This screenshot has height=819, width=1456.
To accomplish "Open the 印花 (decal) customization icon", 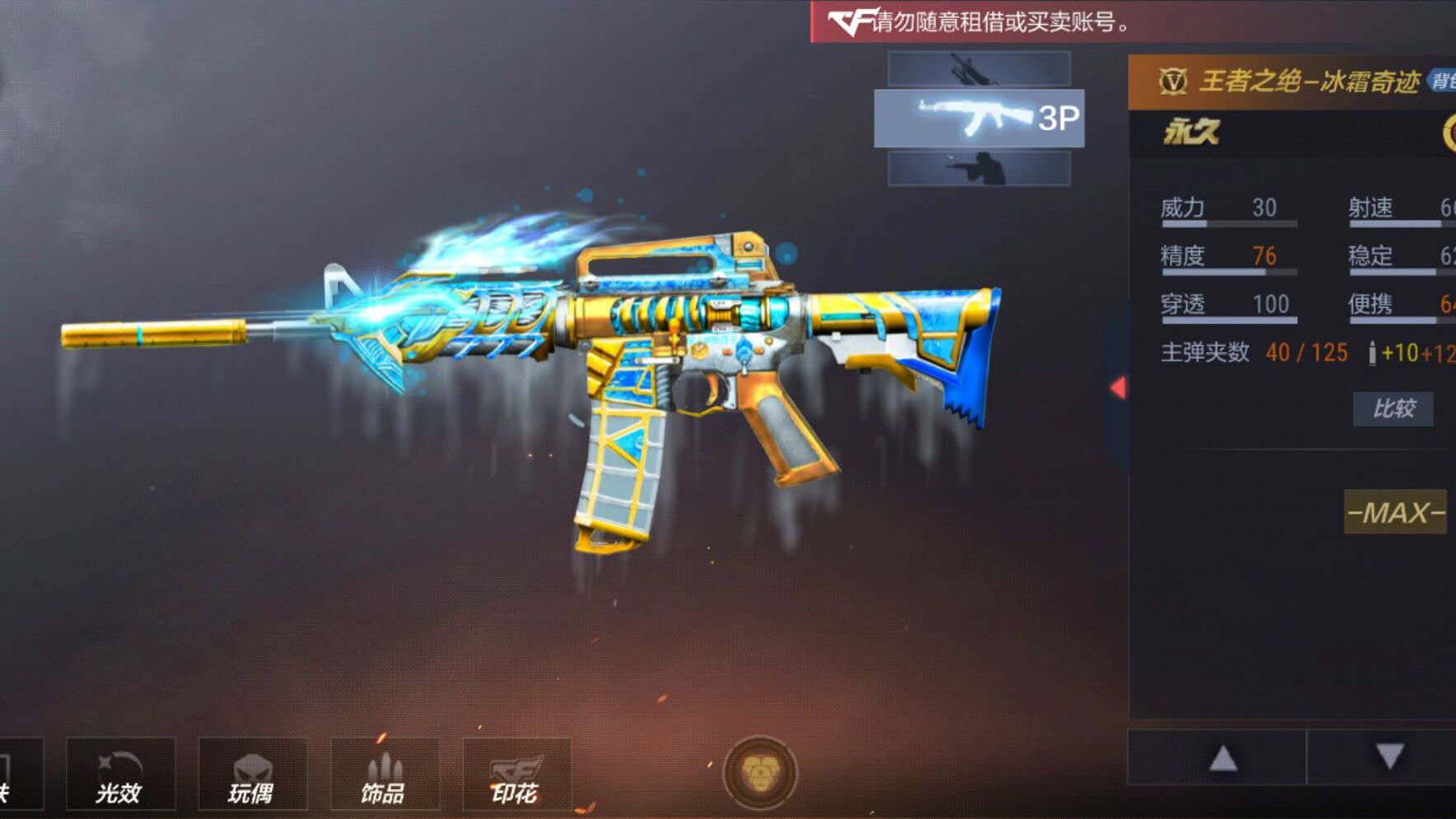I will (x=519, y=774).
